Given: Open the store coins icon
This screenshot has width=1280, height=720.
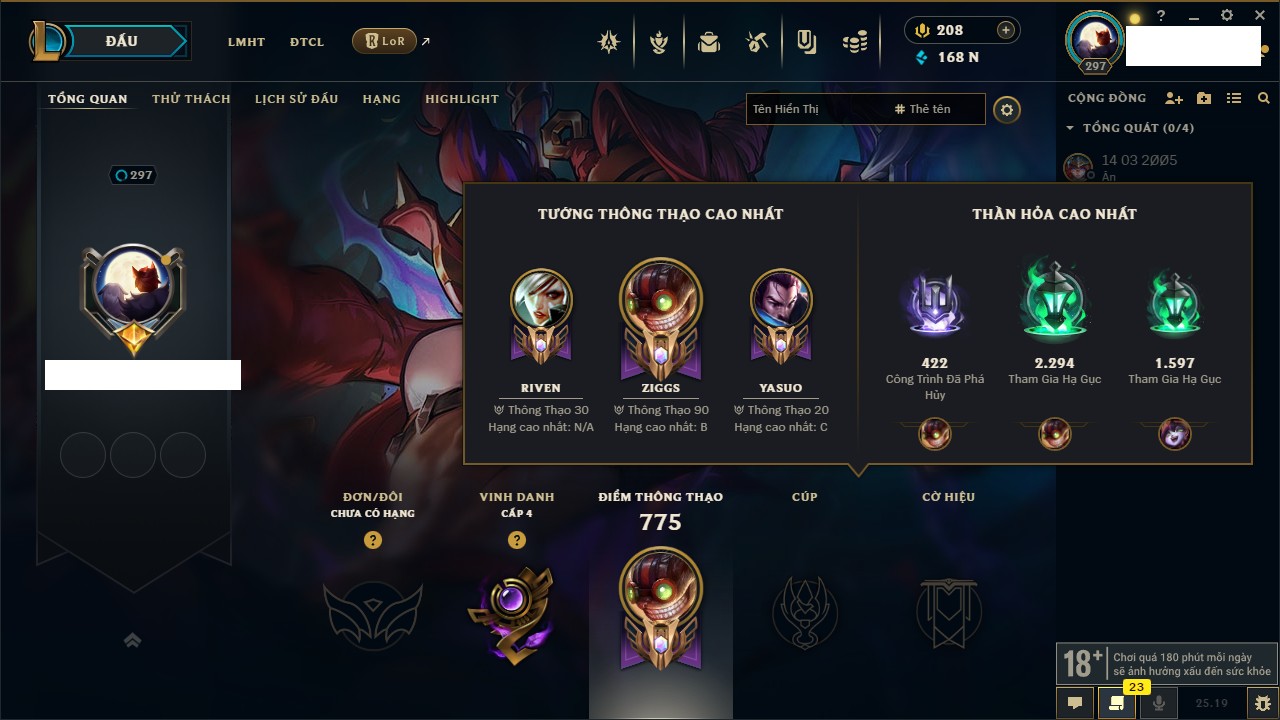Looking at the screenshot, I should click(x=854, y=42).
